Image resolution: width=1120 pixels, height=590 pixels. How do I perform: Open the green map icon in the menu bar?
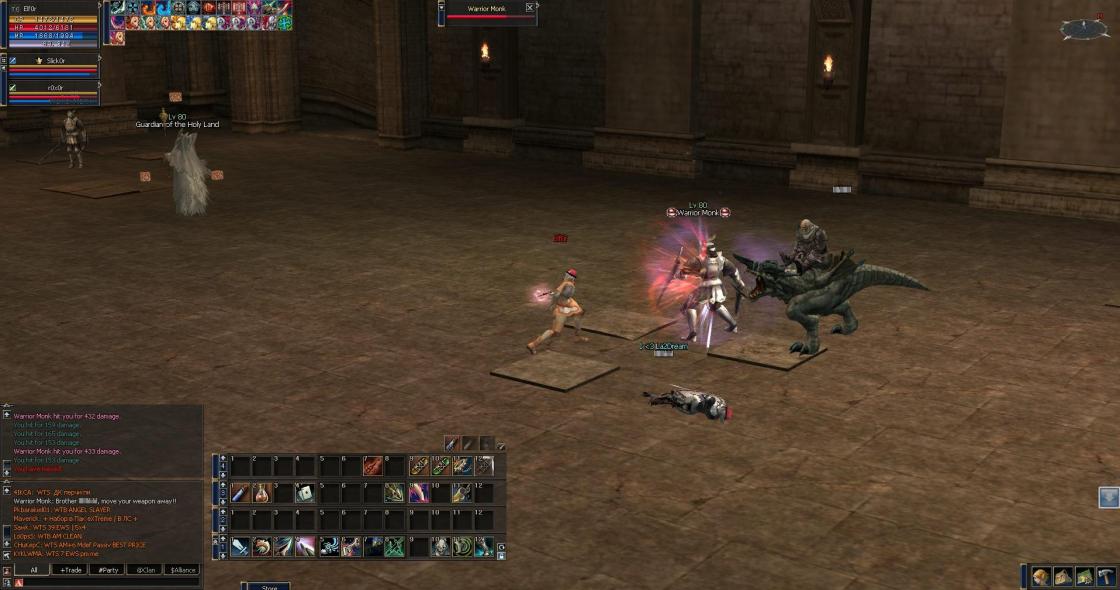pyautogui.click(x=1084, y=577)
